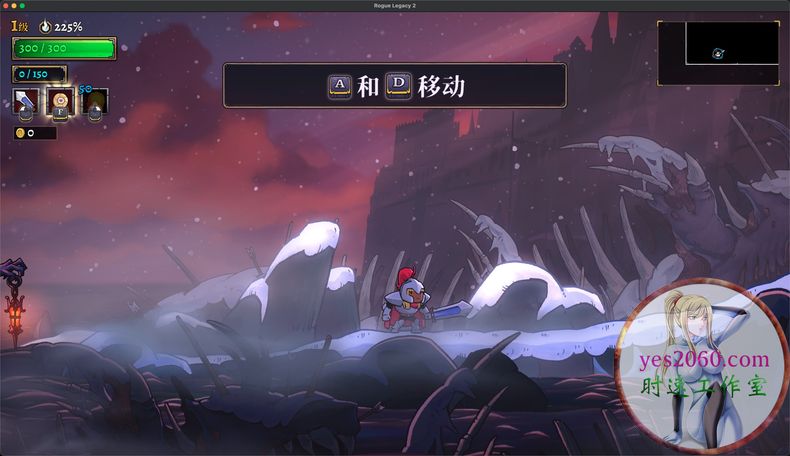Click the resolve flame icon
790x456 pixels.
tap(45, 27)
